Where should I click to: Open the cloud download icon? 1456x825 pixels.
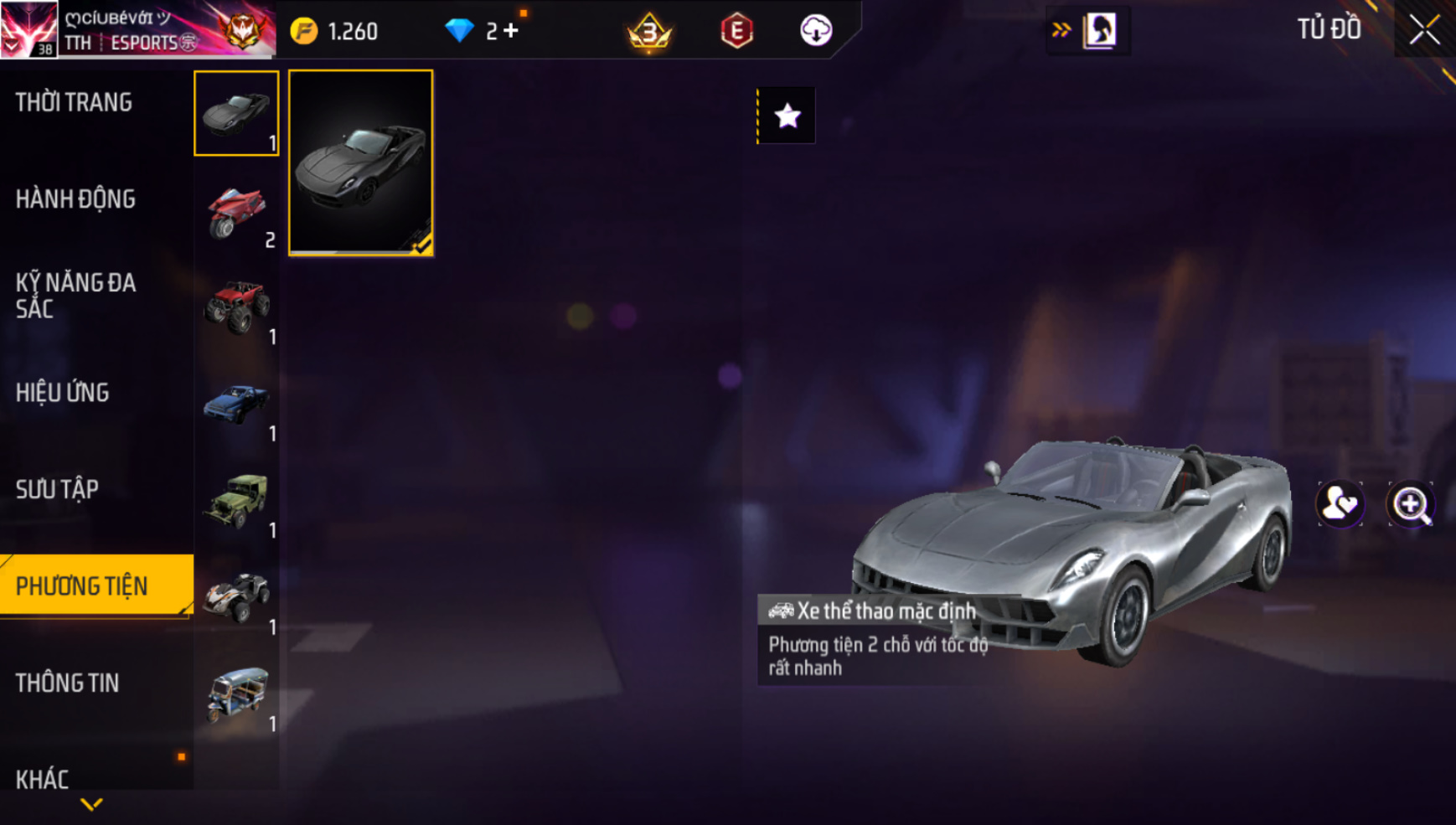[x=815, y=31]
